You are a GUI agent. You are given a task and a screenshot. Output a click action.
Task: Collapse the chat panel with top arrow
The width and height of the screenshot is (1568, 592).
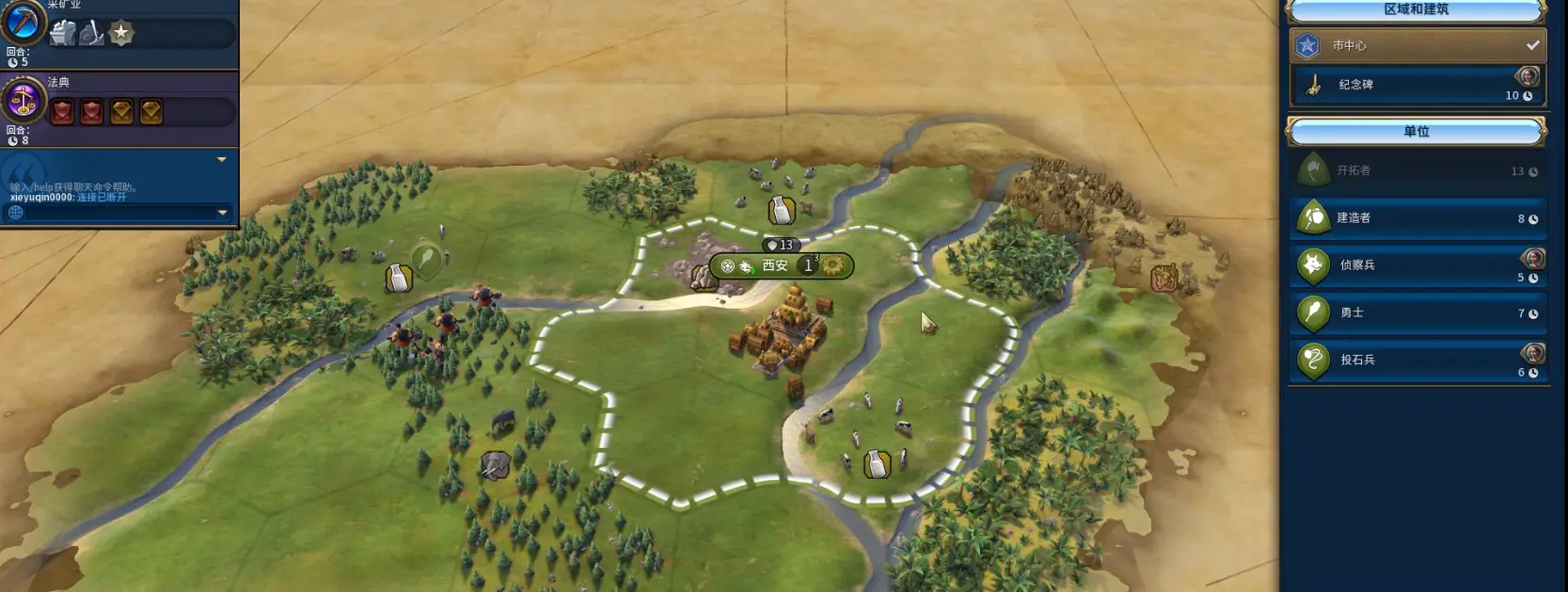(x=222, y=160)
